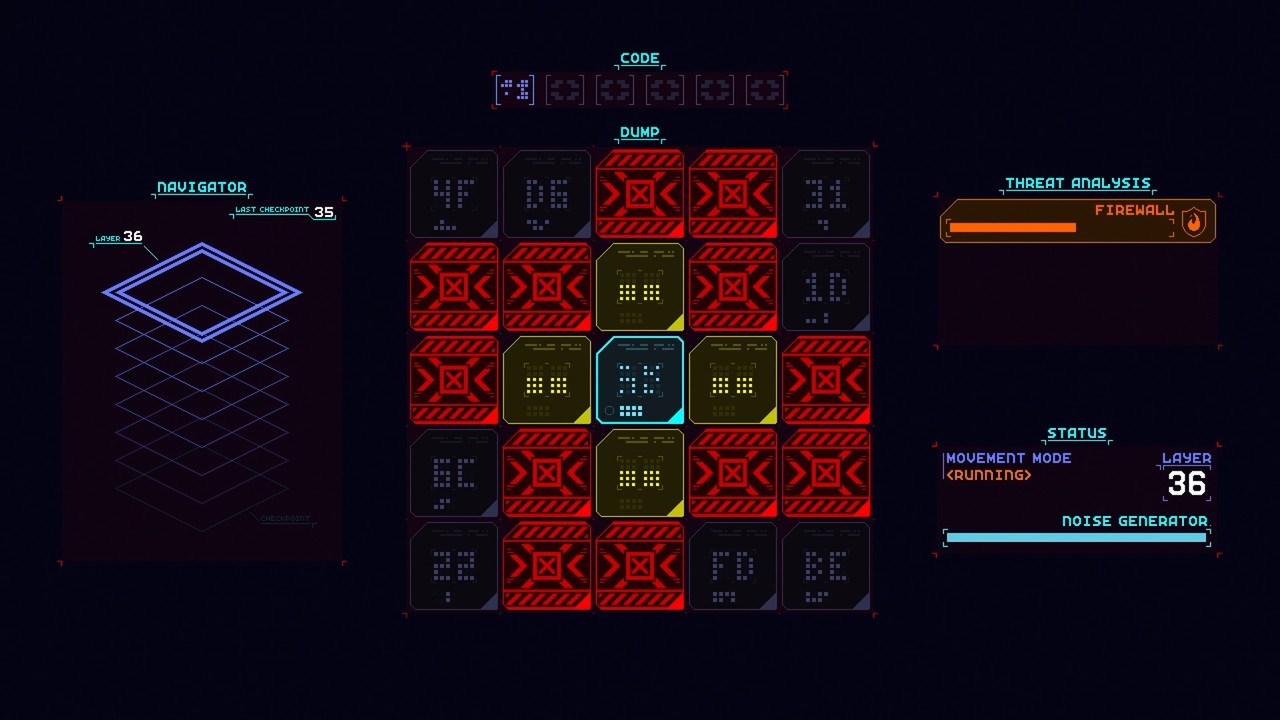Switch to the DUMP panel header
Image resolution: width=1280 pixels, height=720 pixels.
639,131
